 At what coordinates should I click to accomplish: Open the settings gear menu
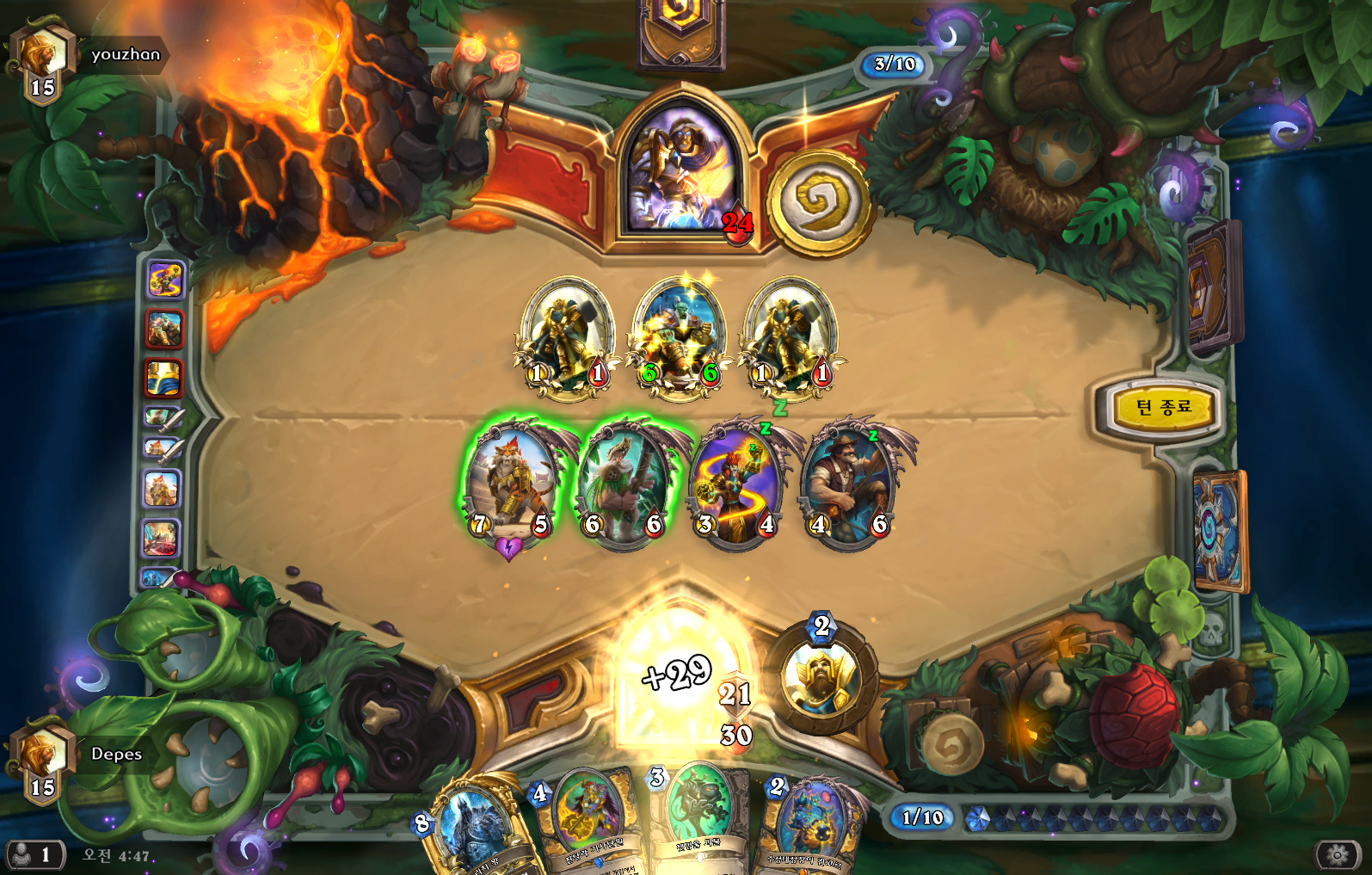(x=1337, y=854)
